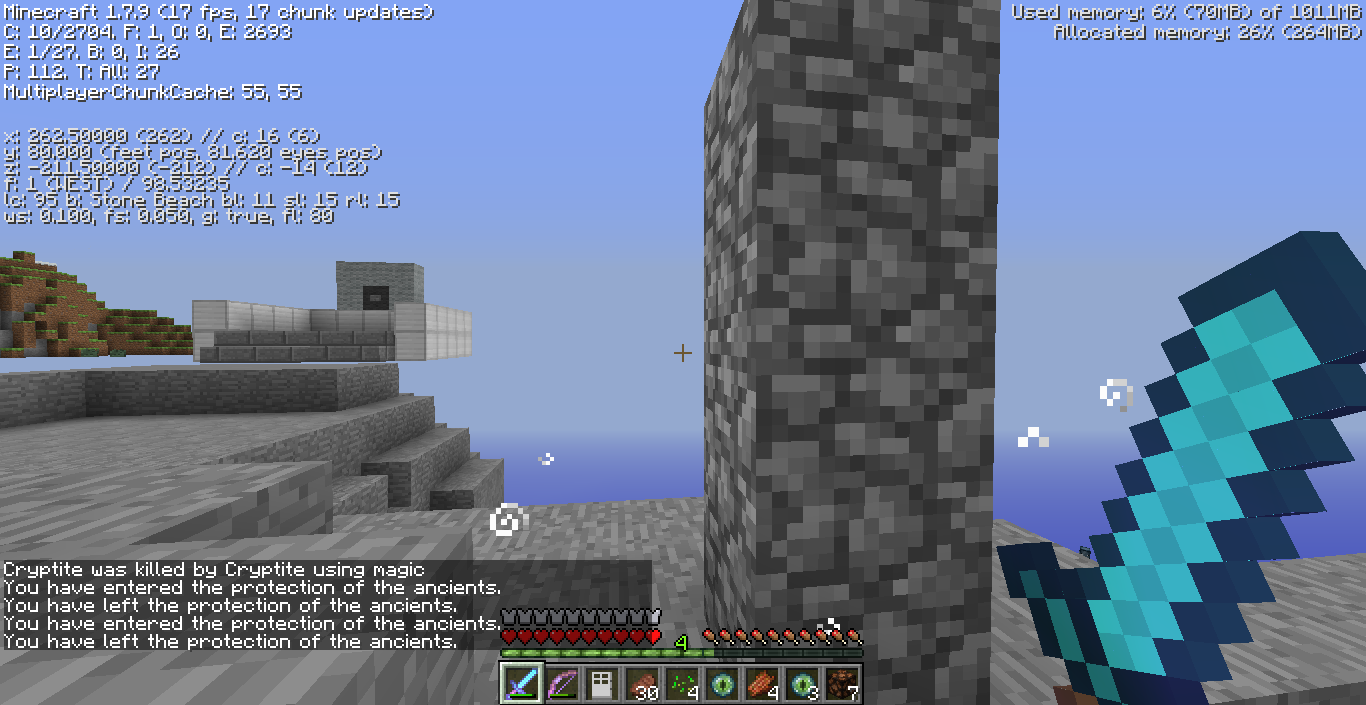The height and width of the screenshot is (705, 1366).
Task: Pick the green speckled item stack
Action: [x=682, y=684]
